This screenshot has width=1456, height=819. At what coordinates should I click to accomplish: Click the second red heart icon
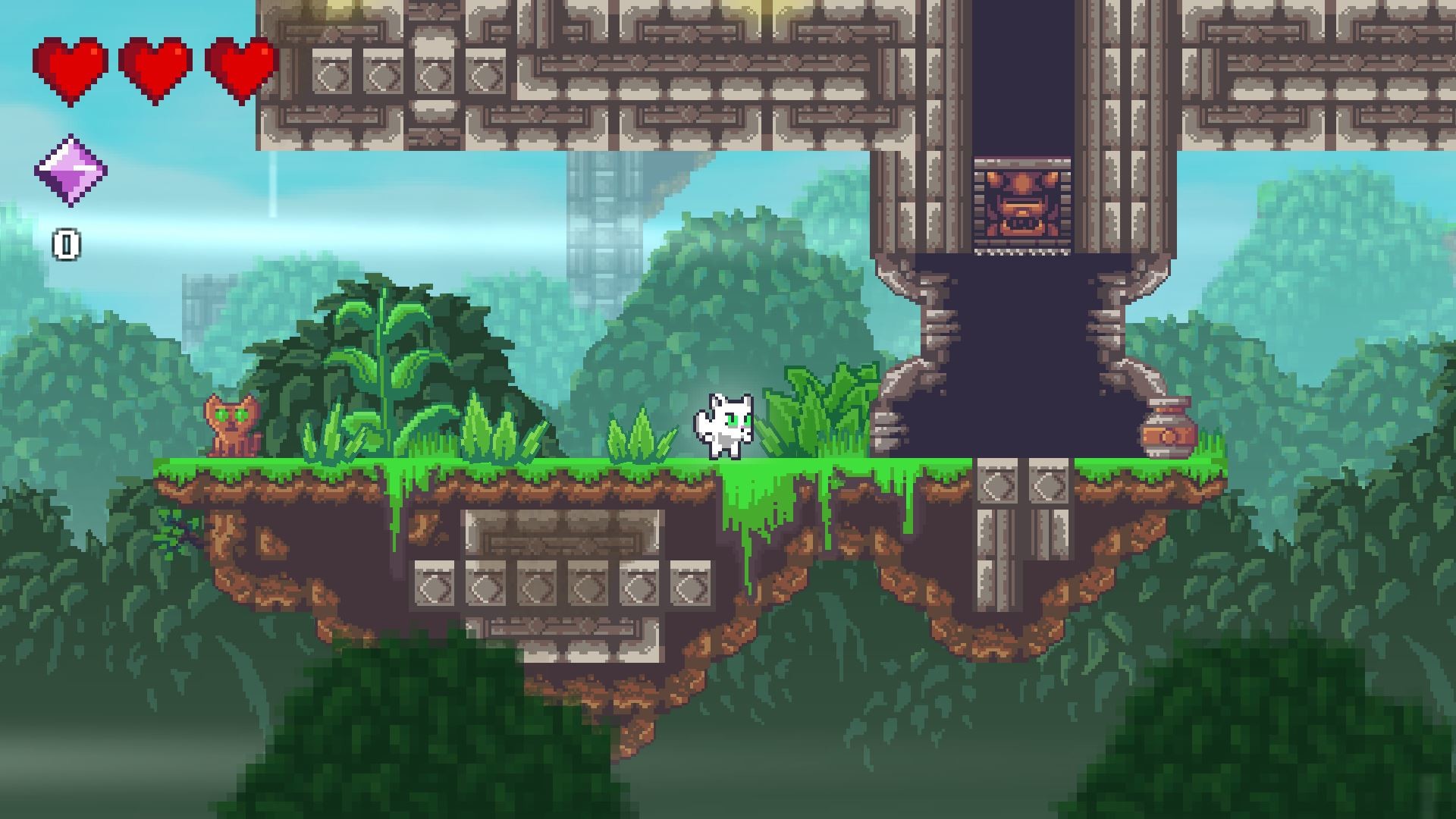click(x=155, y=64)
